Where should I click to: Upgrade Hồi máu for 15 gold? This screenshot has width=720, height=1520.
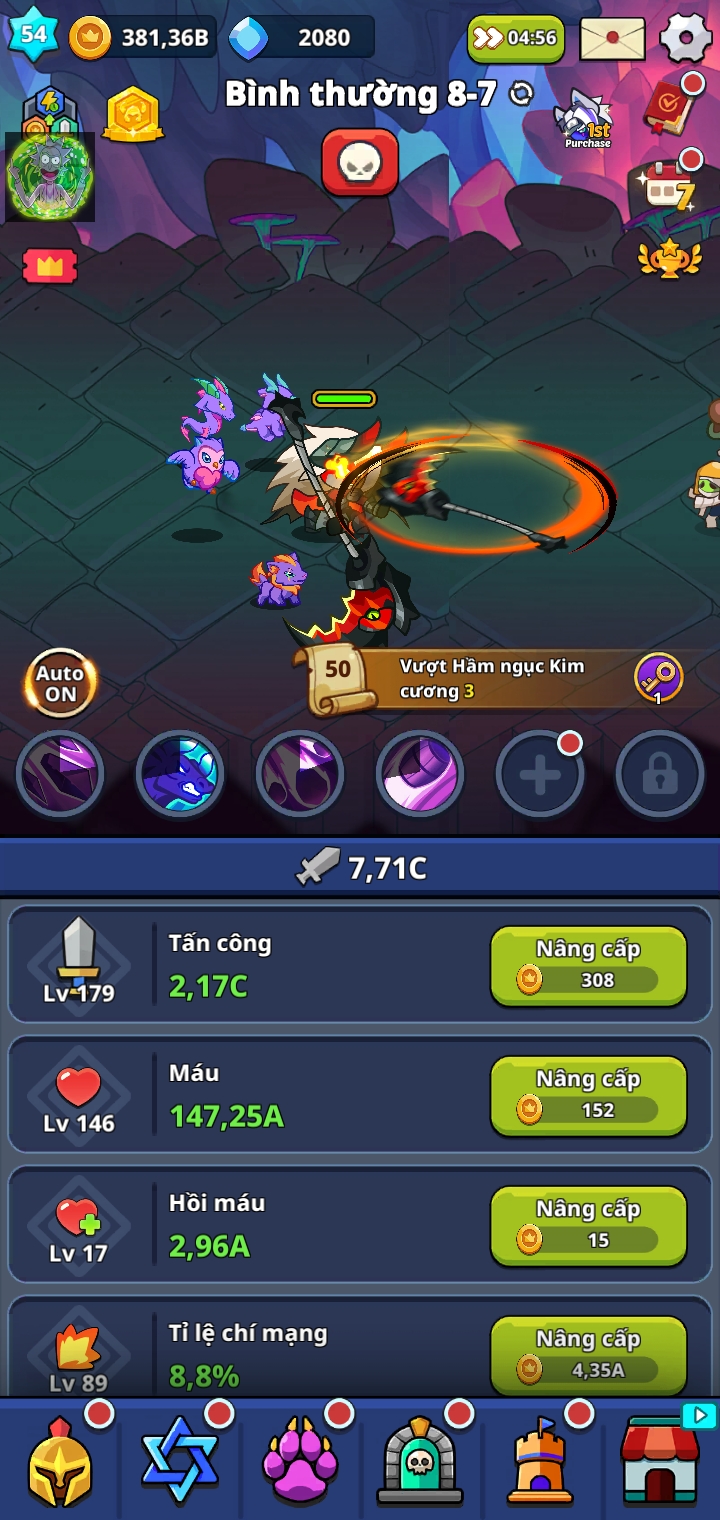(x=588, y=1225)
